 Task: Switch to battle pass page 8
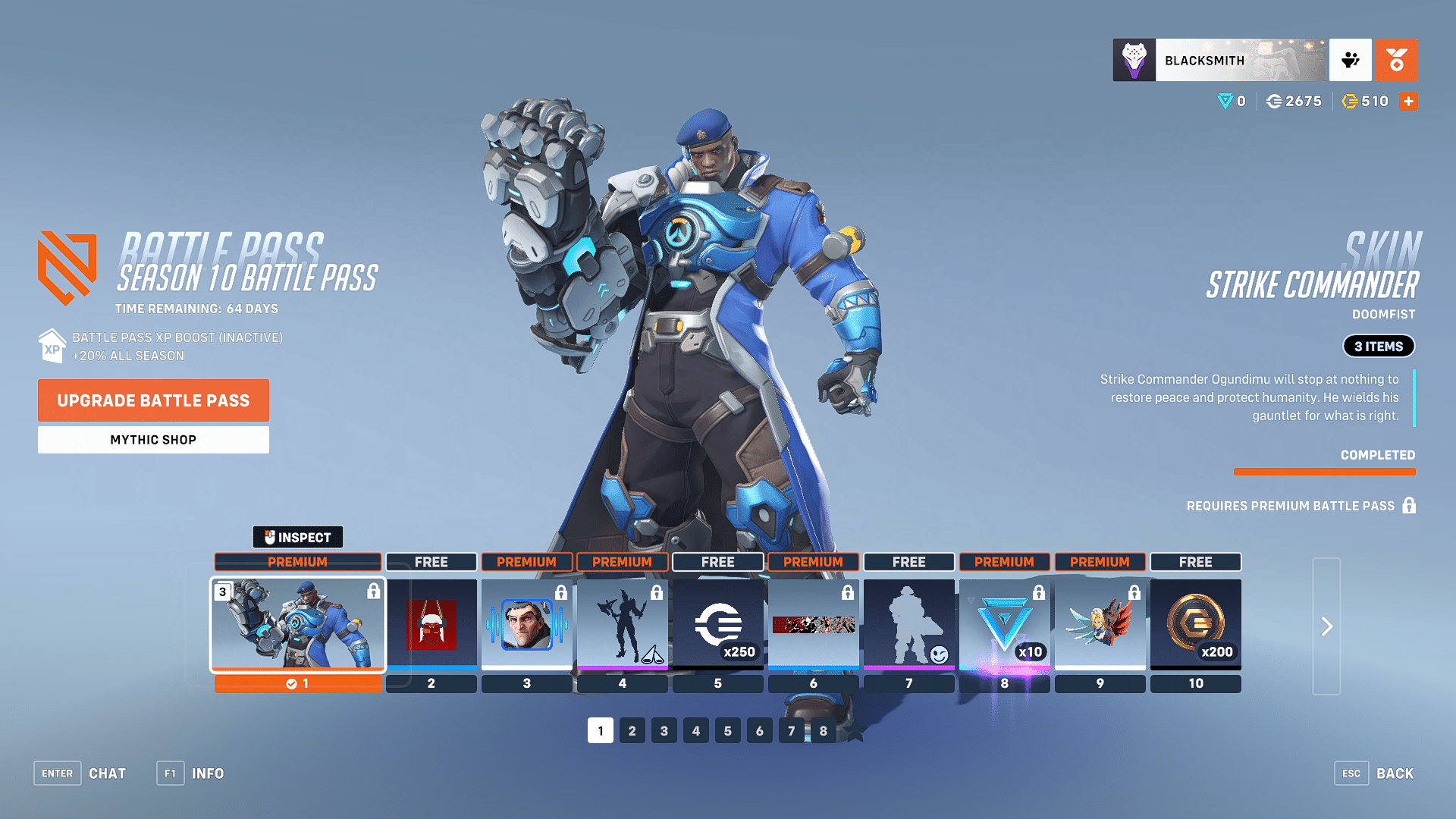[x=823, y=730]
